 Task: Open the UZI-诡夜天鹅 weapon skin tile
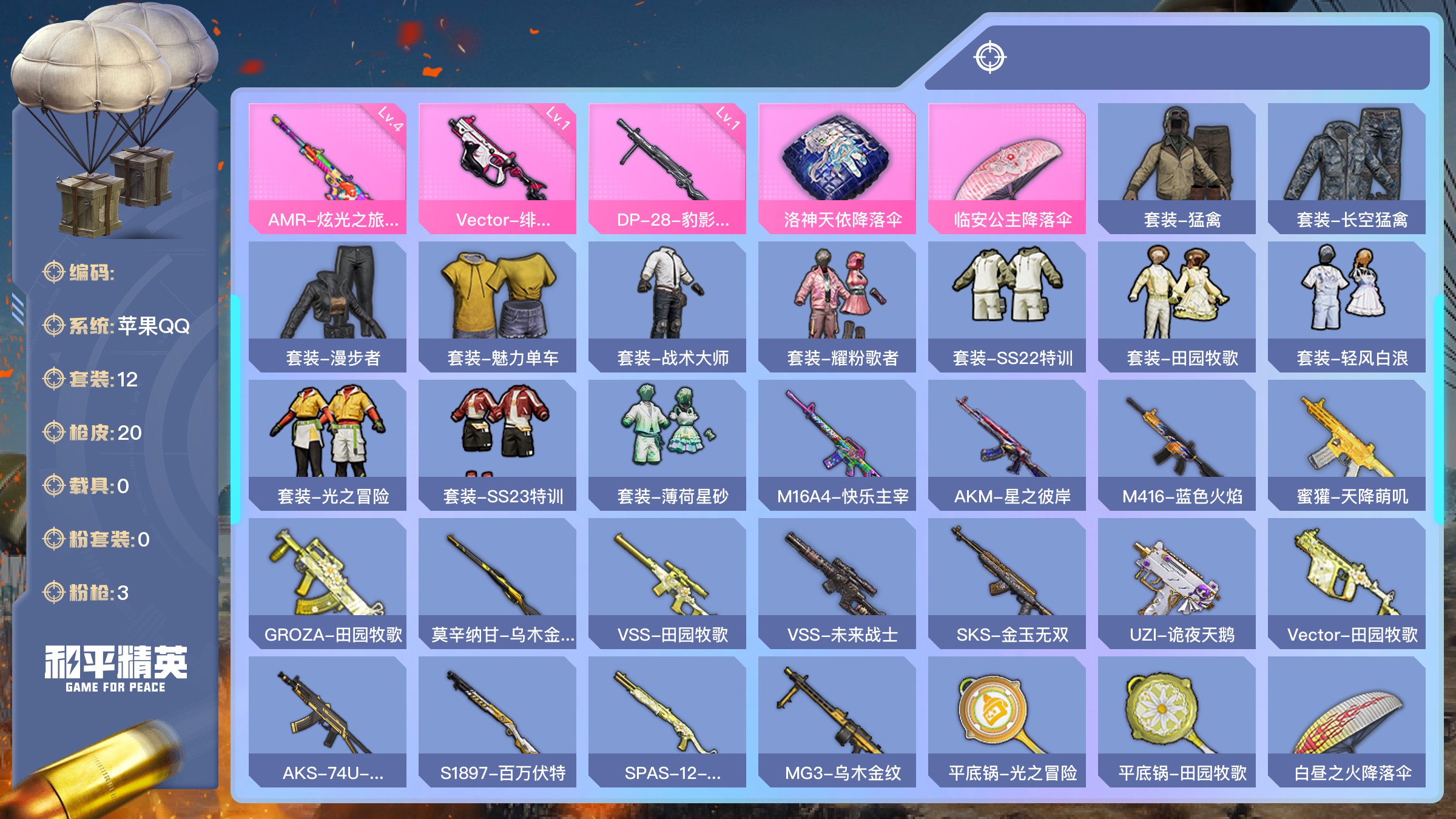point(1177,583)
